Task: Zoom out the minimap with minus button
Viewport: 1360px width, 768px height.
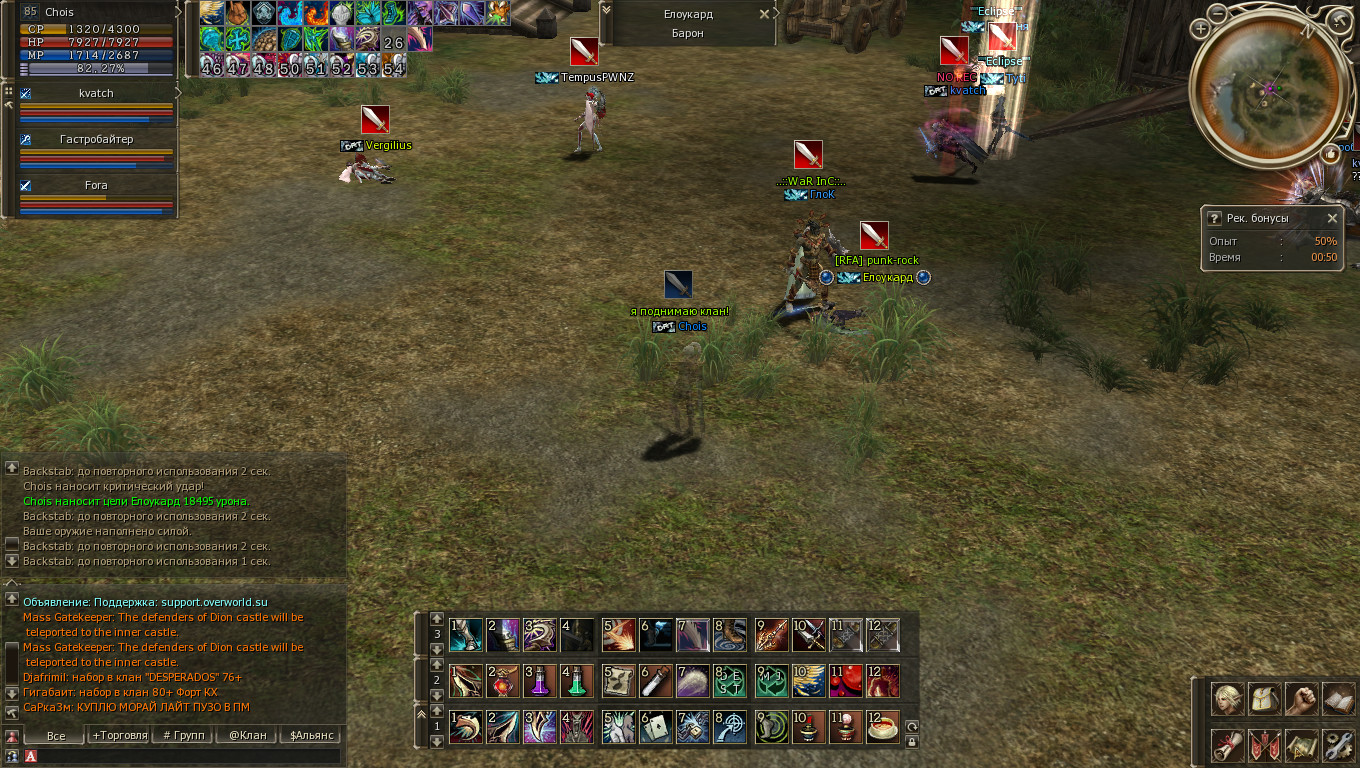Action: click(1217, 15)
